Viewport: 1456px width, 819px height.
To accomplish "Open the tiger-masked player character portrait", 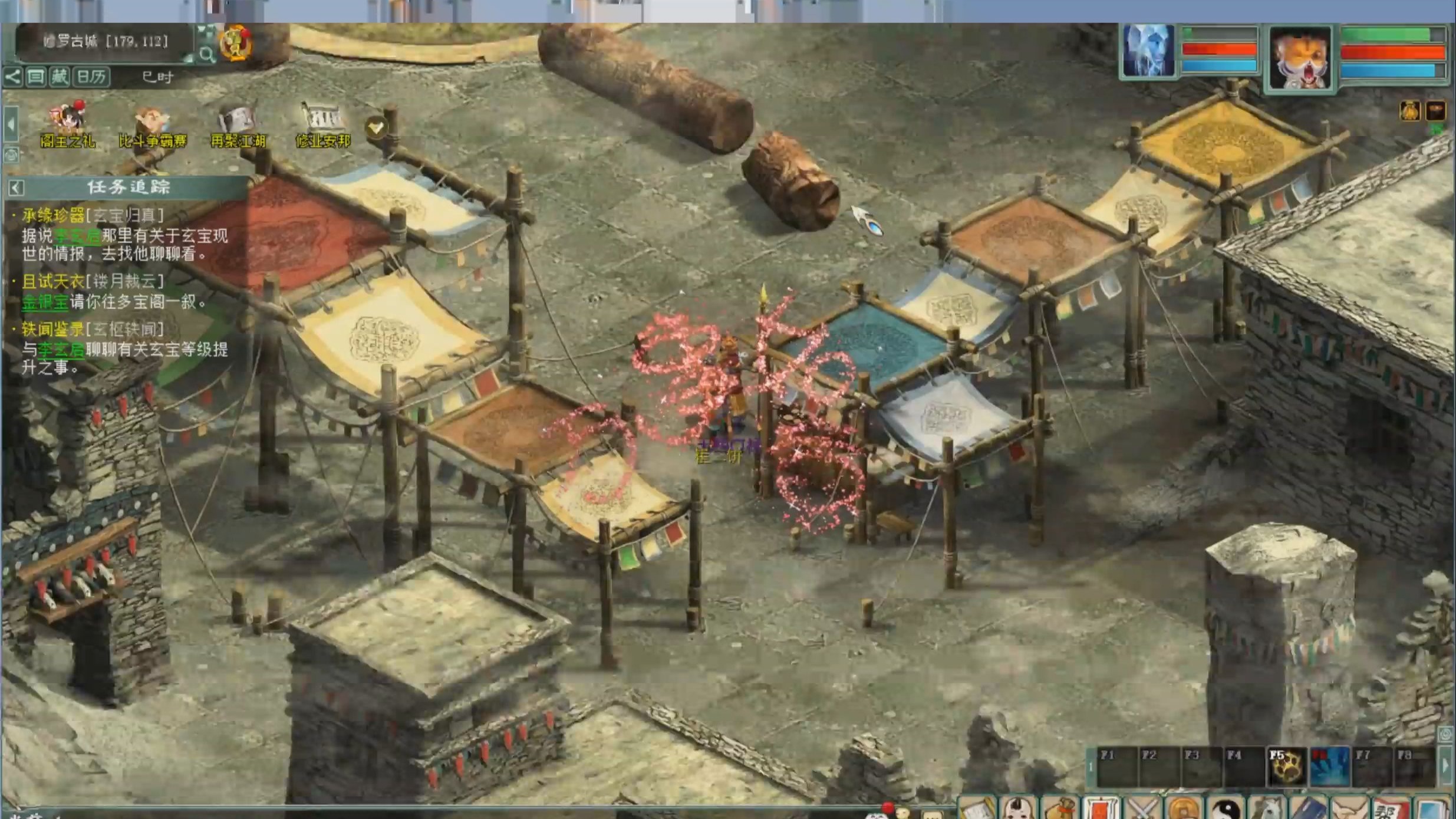I will click(x=1299, y=58).
